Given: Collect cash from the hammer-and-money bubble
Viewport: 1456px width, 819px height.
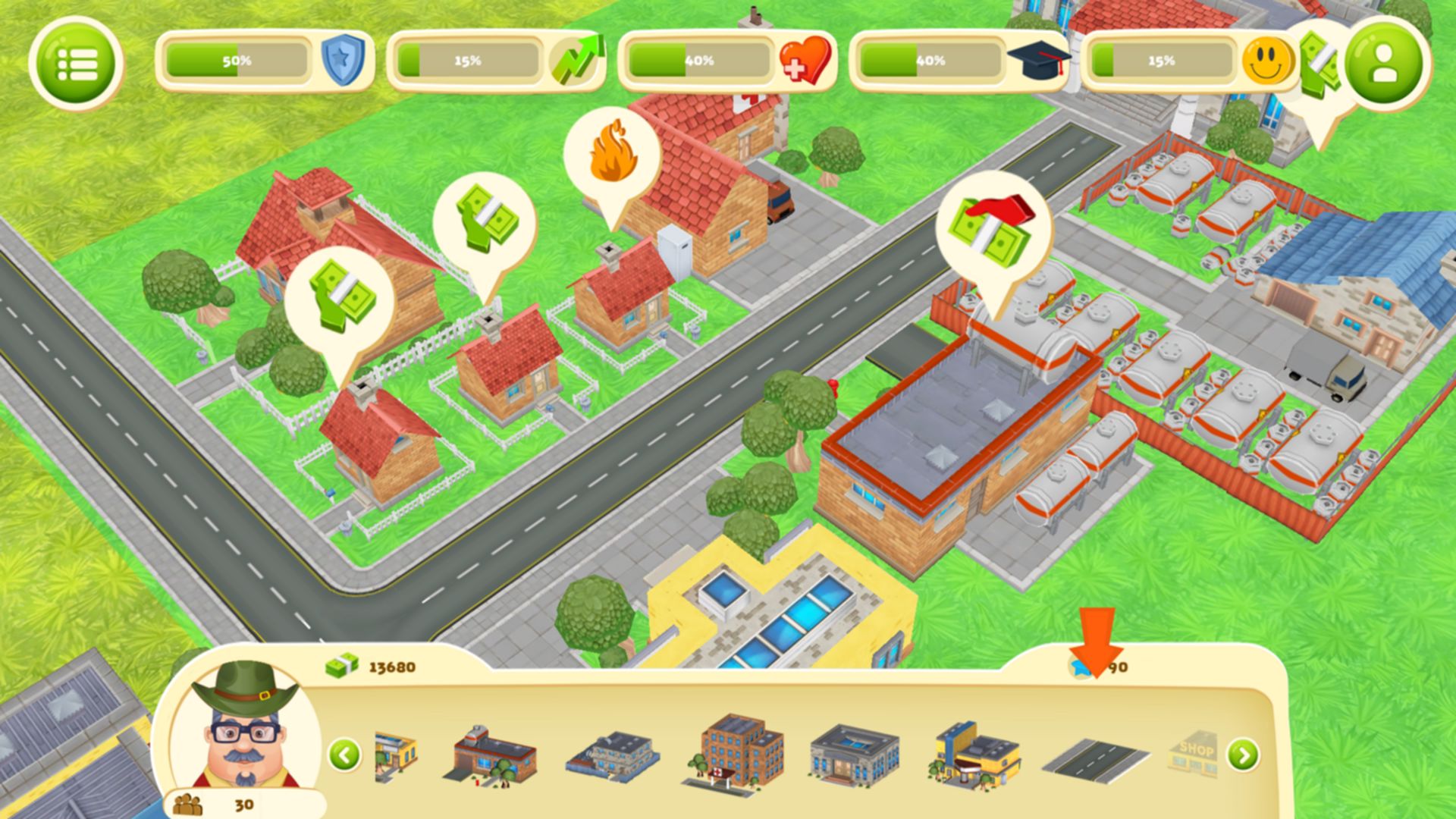Looking at the screenshot, I should click(x=992, y=226).
